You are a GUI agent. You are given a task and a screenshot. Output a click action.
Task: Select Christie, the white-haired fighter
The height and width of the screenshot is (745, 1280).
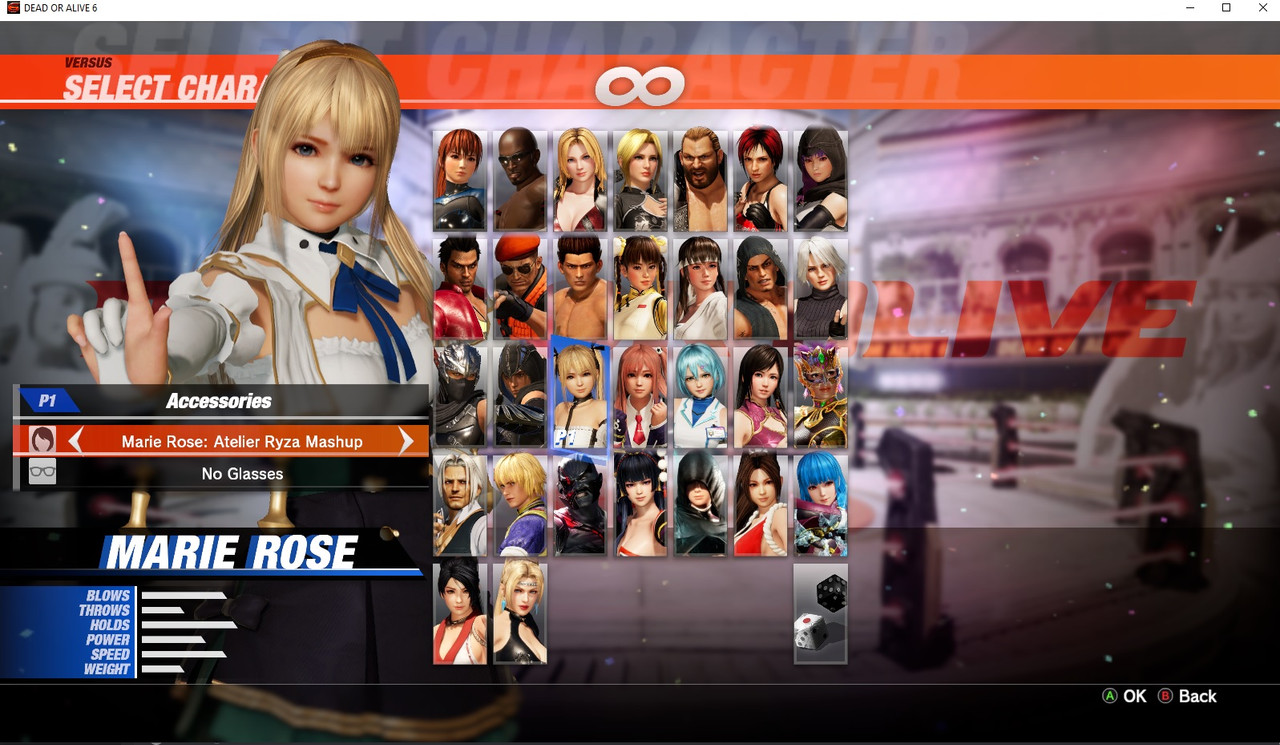click(820, 288)
